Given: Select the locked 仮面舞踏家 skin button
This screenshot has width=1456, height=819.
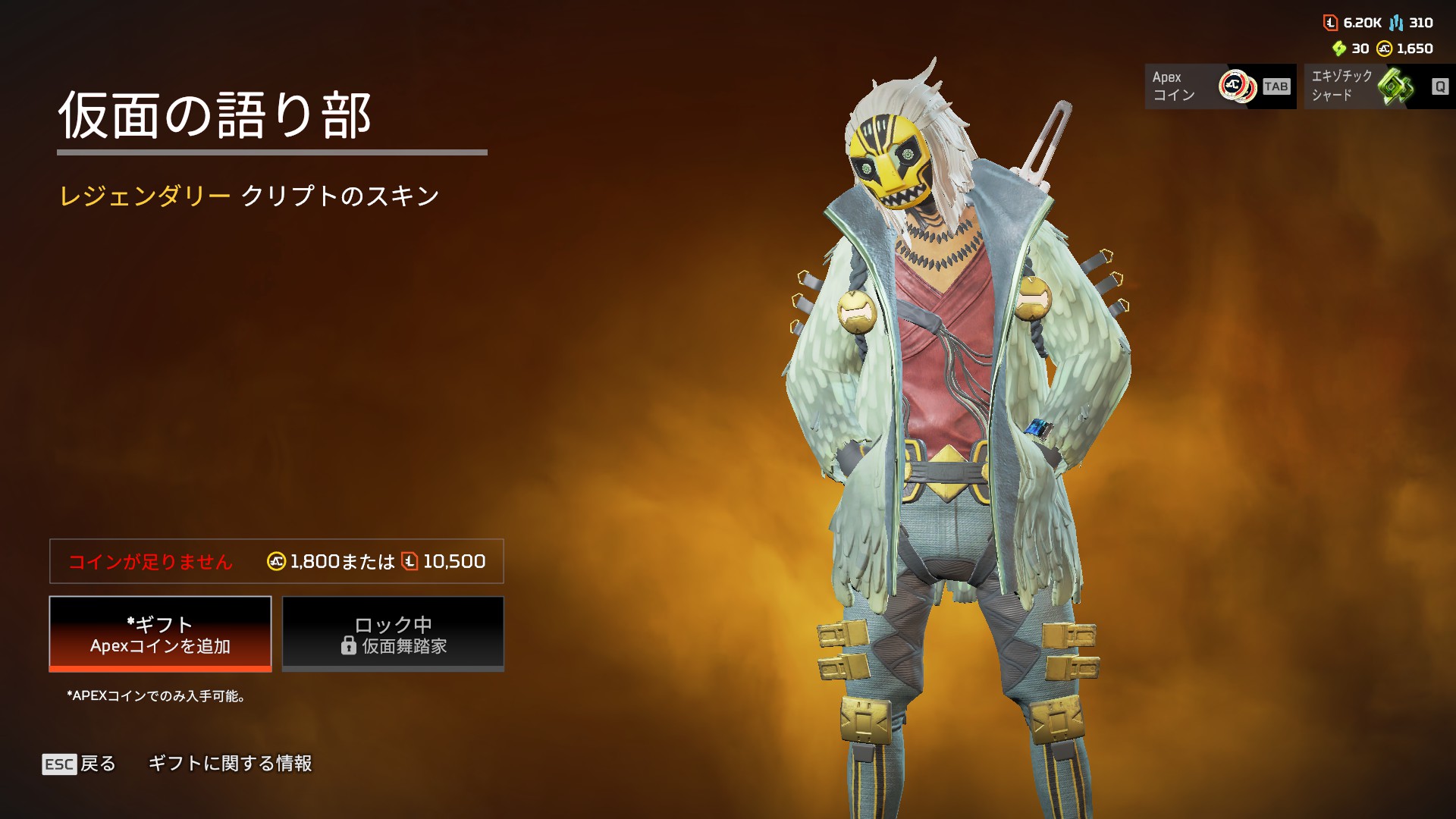Looking at the screenshot, I should click(x=393, y=634).
